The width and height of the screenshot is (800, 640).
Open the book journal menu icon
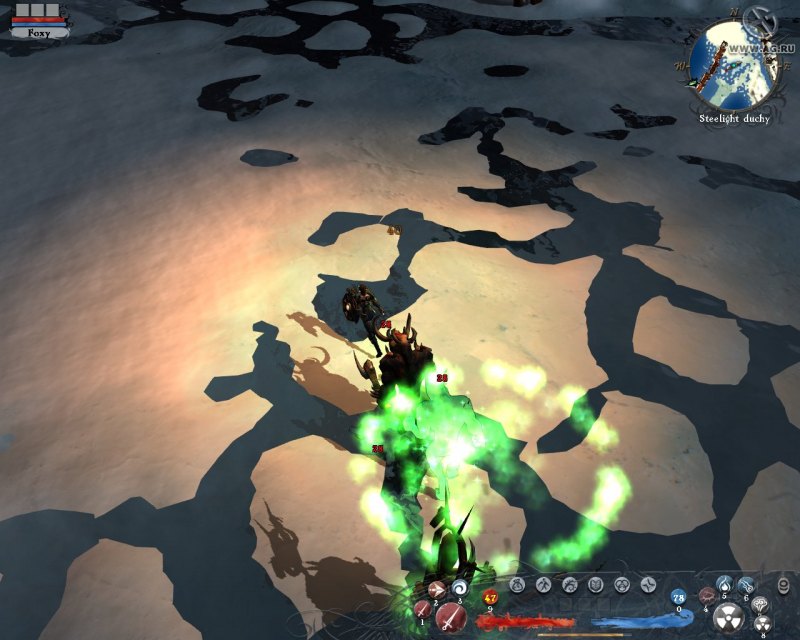595,585
